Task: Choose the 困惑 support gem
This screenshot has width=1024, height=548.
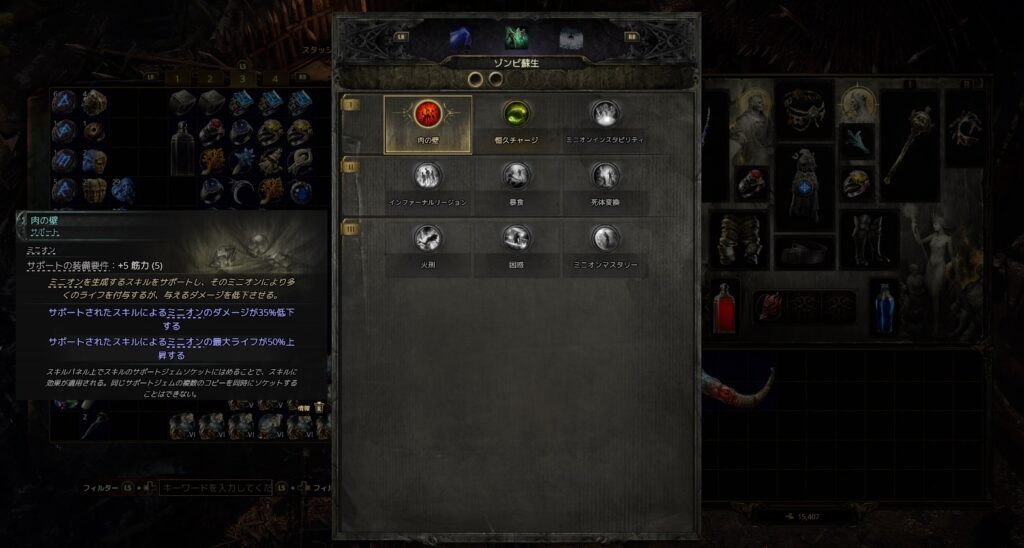Action: (x=516, y=238)
